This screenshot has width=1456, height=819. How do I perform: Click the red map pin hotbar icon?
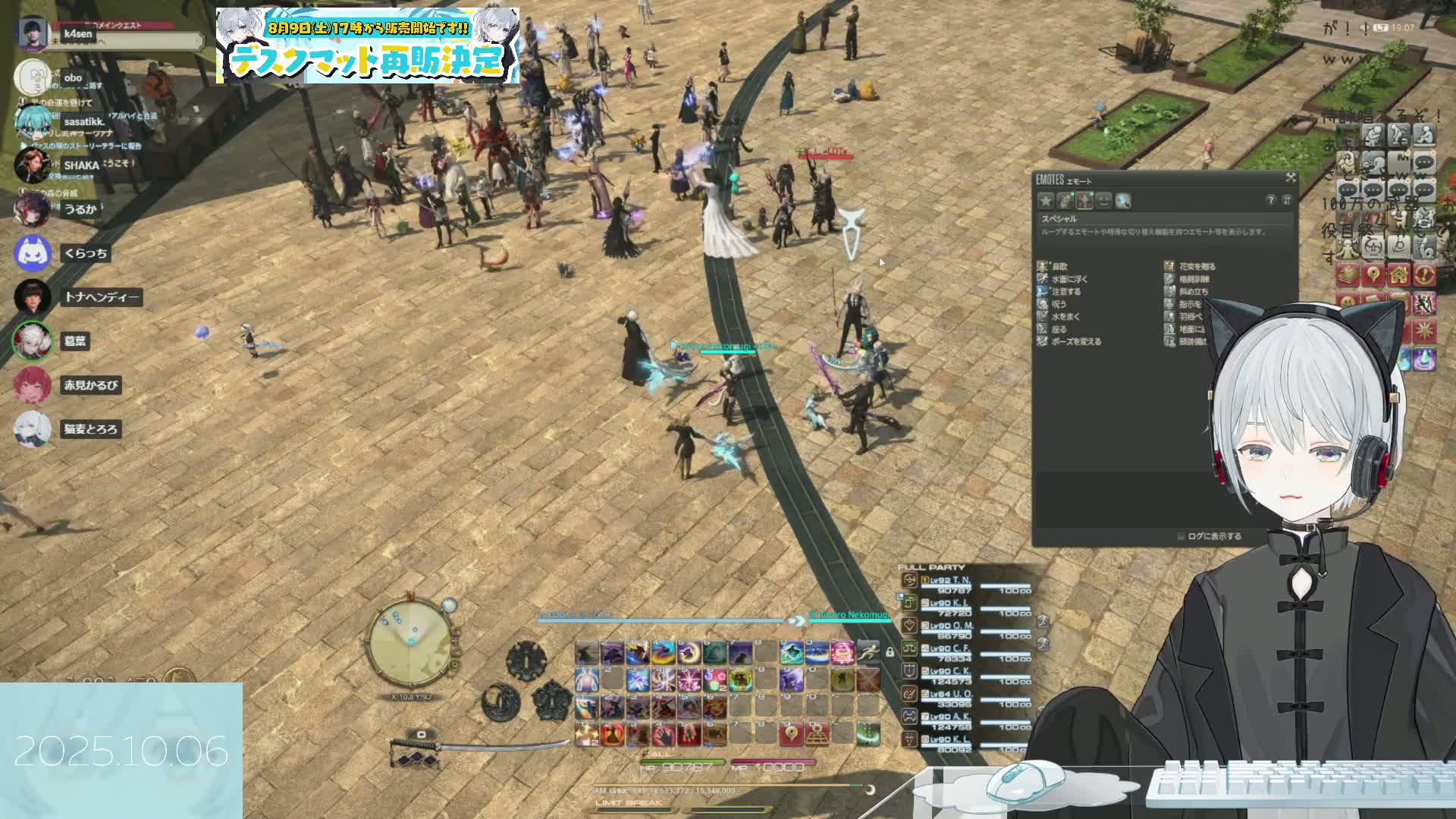click(791, 733)
